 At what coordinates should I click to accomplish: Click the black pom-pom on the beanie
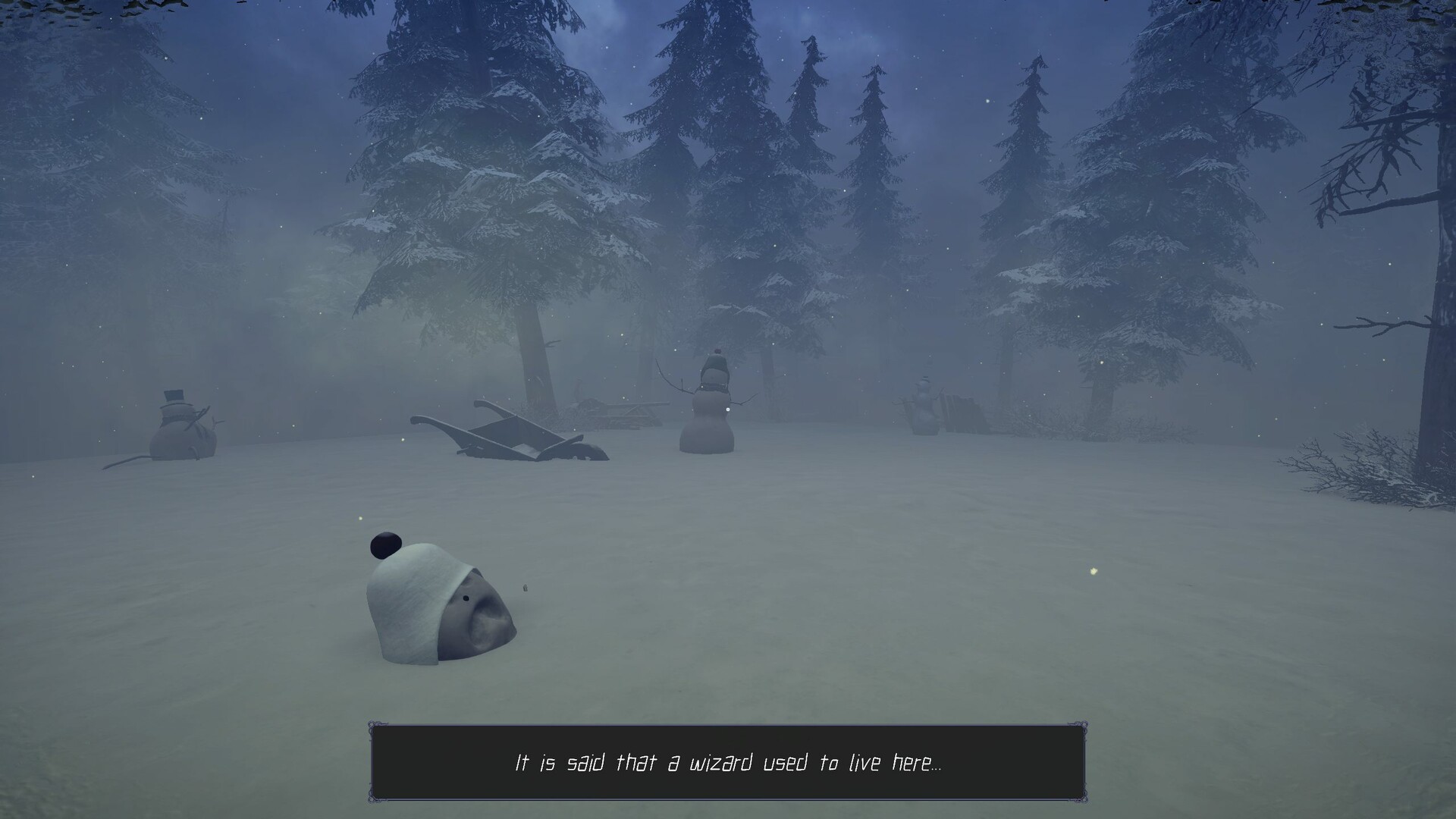pyautogui.click(x=385, y=544)
